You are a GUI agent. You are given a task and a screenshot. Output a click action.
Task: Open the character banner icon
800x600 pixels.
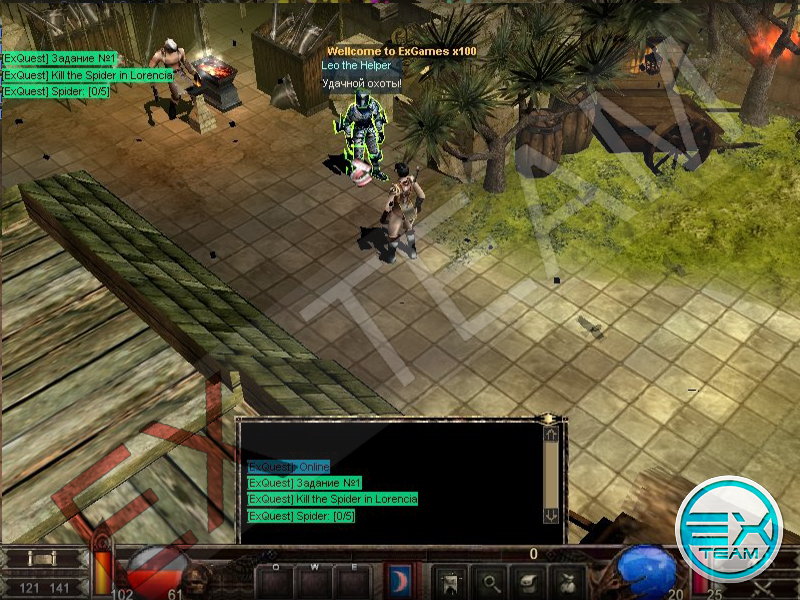pyautogui.click(x=449, y=579)
